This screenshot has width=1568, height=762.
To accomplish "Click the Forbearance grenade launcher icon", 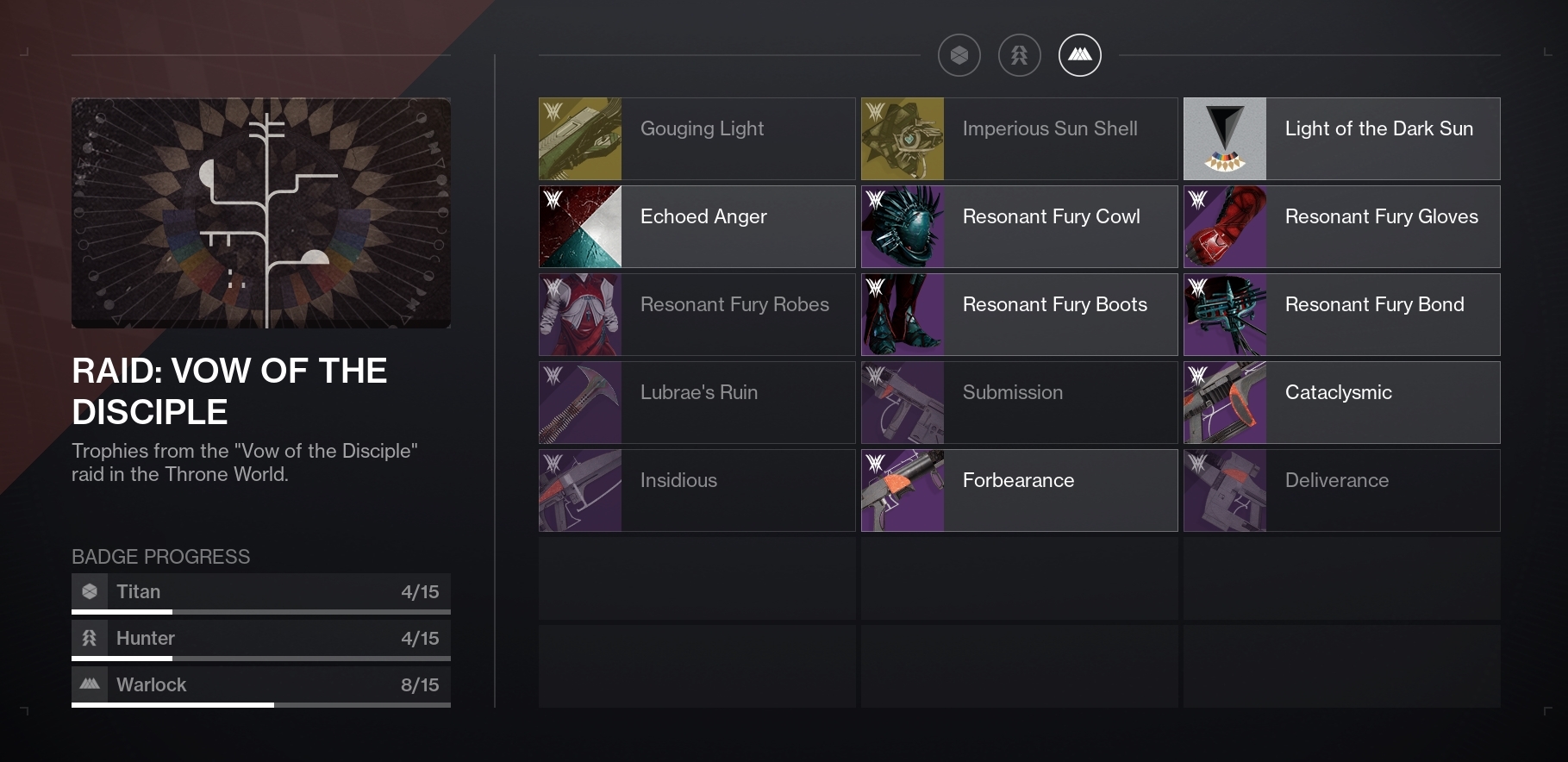I will point(902,490).
